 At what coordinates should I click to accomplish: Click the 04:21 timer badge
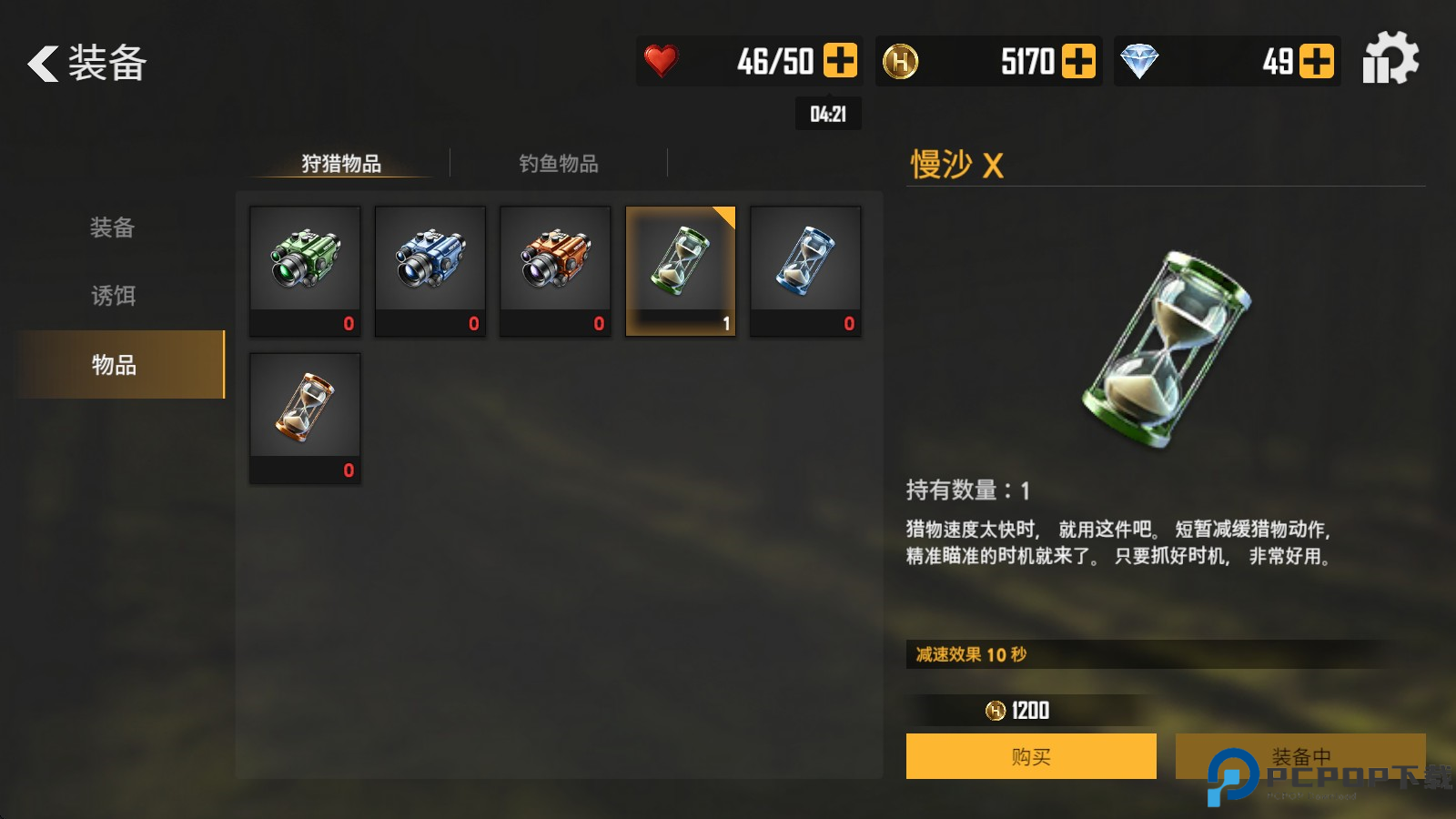[828, 114]
